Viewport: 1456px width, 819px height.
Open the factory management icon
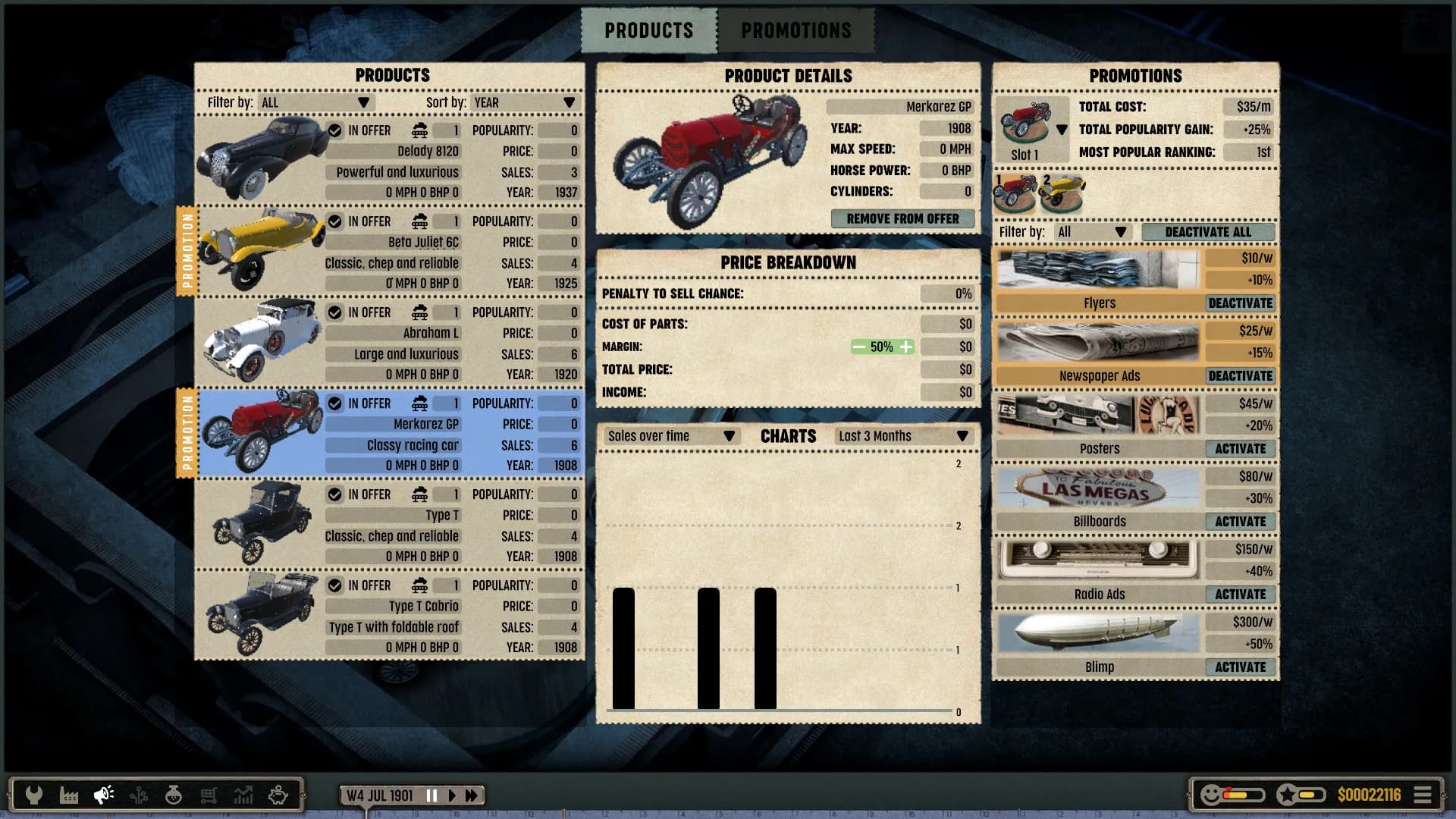(68, 795)
